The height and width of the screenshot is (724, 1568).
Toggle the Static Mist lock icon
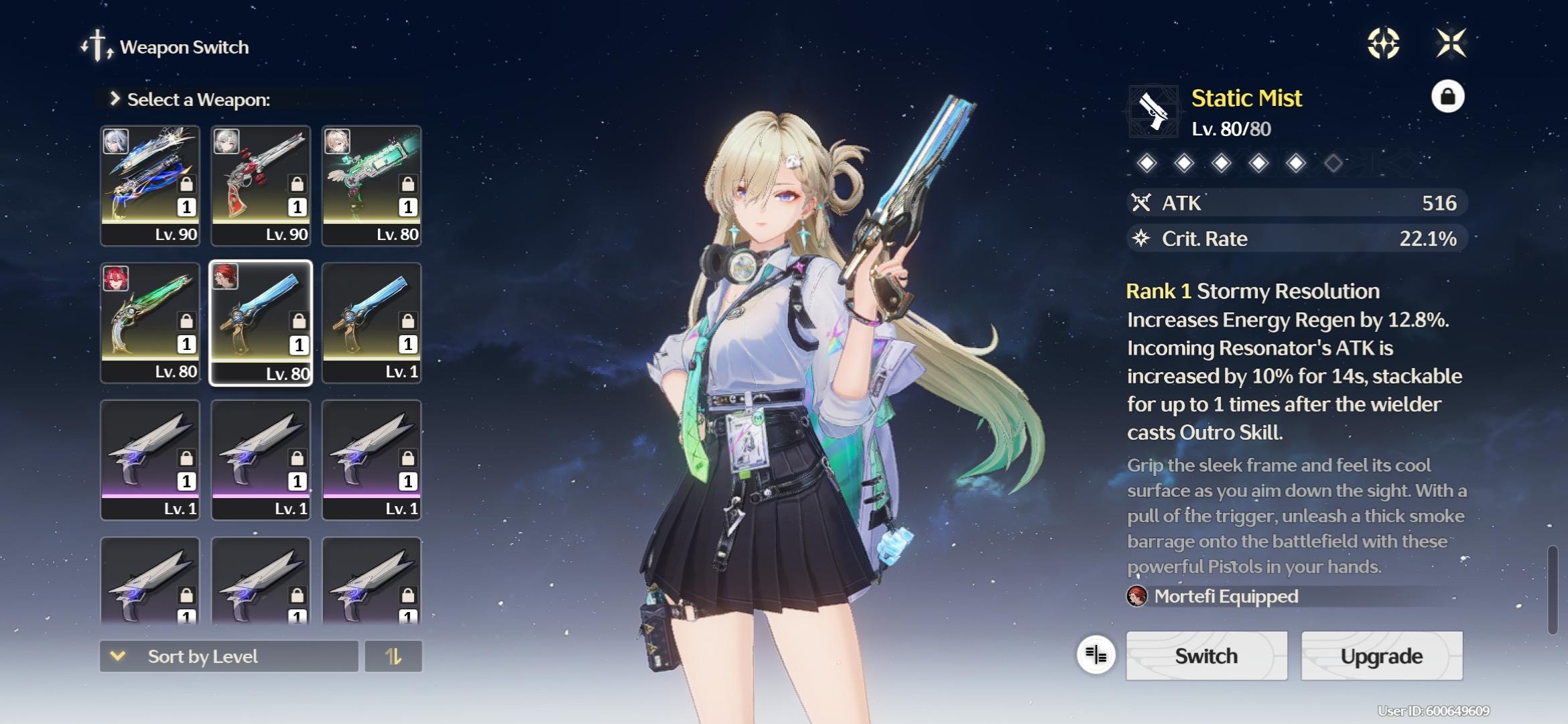pos(1447,97)
